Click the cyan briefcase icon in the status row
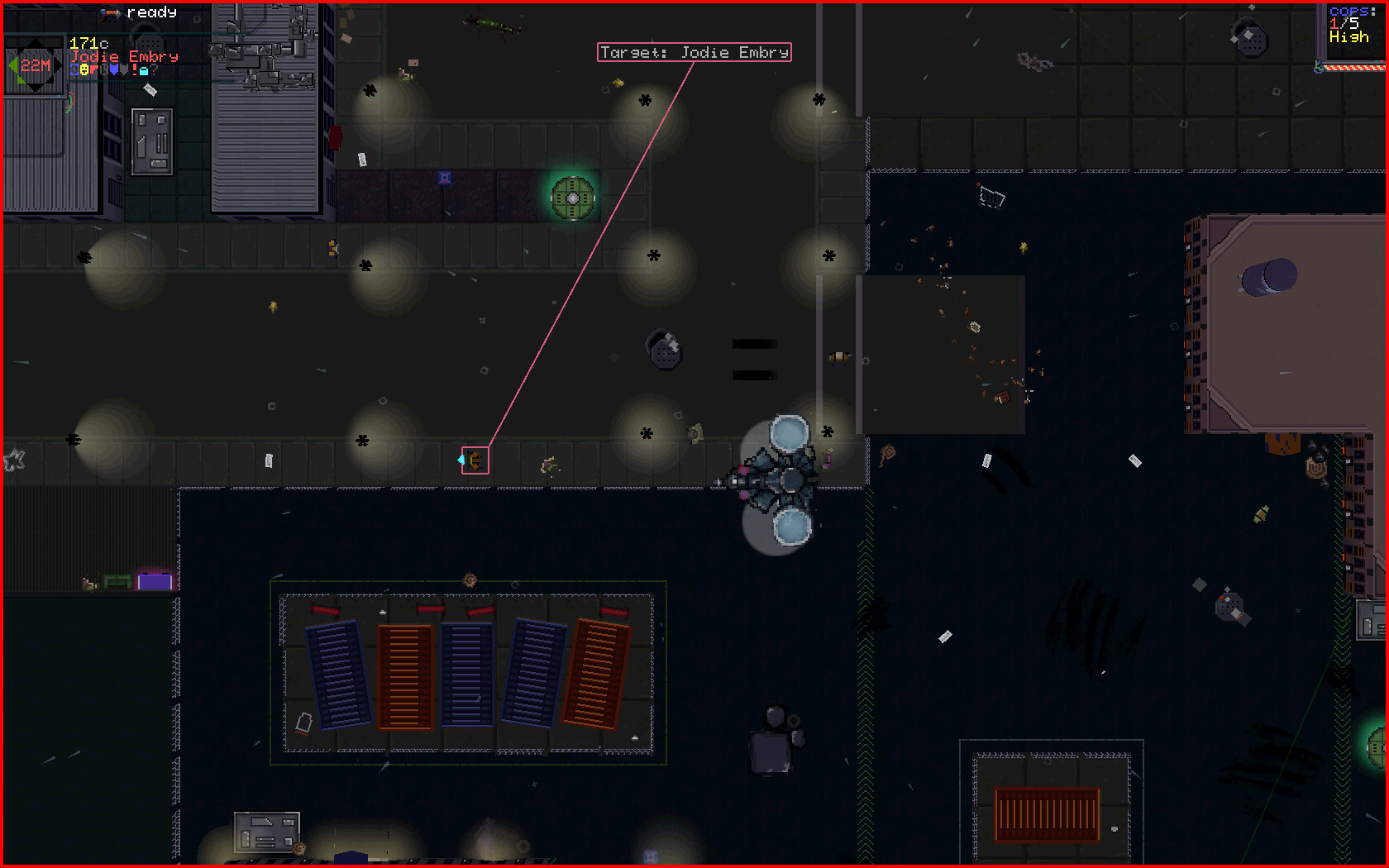This screenshot has width=1389, height=868. coord(144,71)
